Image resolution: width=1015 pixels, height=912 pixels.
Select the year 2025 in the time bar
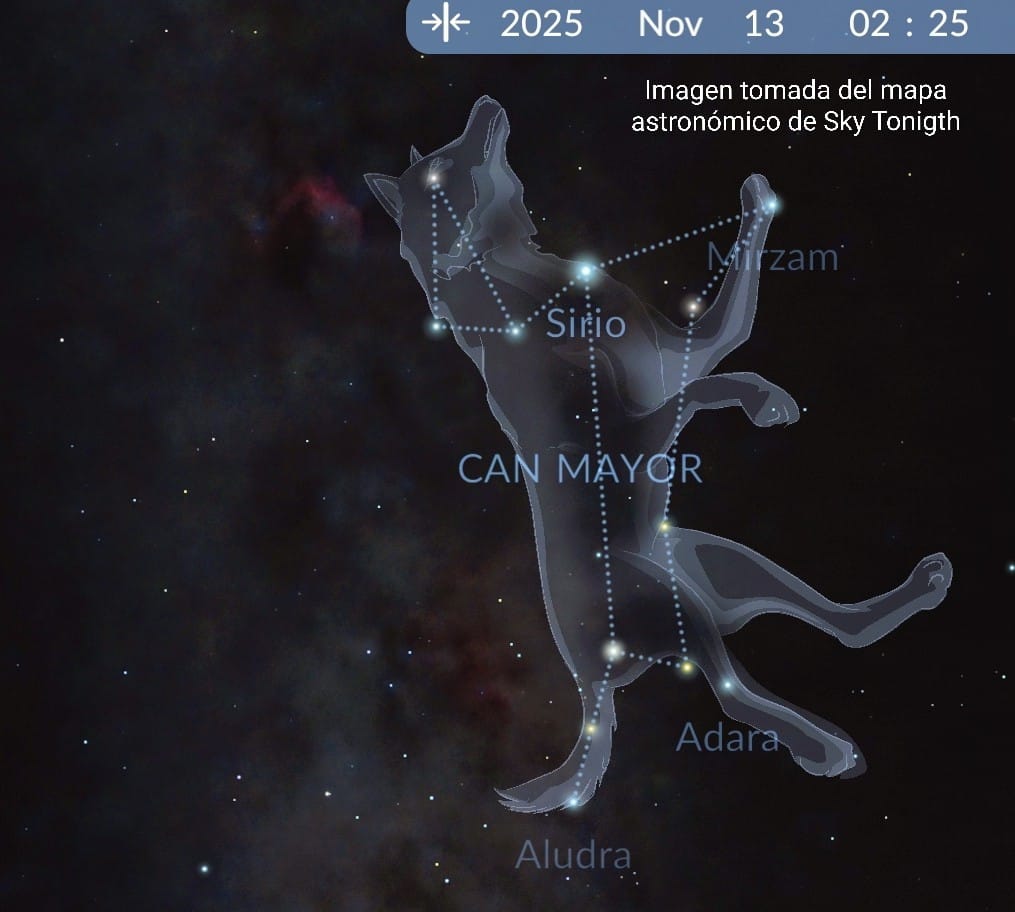(x=541, y=24)
